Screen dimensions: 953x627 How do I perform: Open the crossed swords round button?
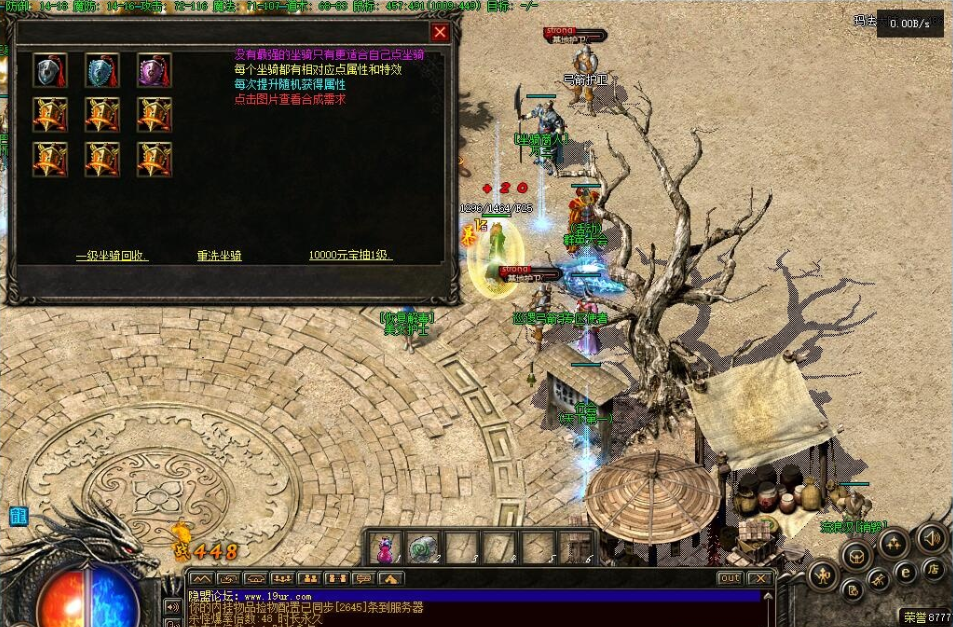879,579
